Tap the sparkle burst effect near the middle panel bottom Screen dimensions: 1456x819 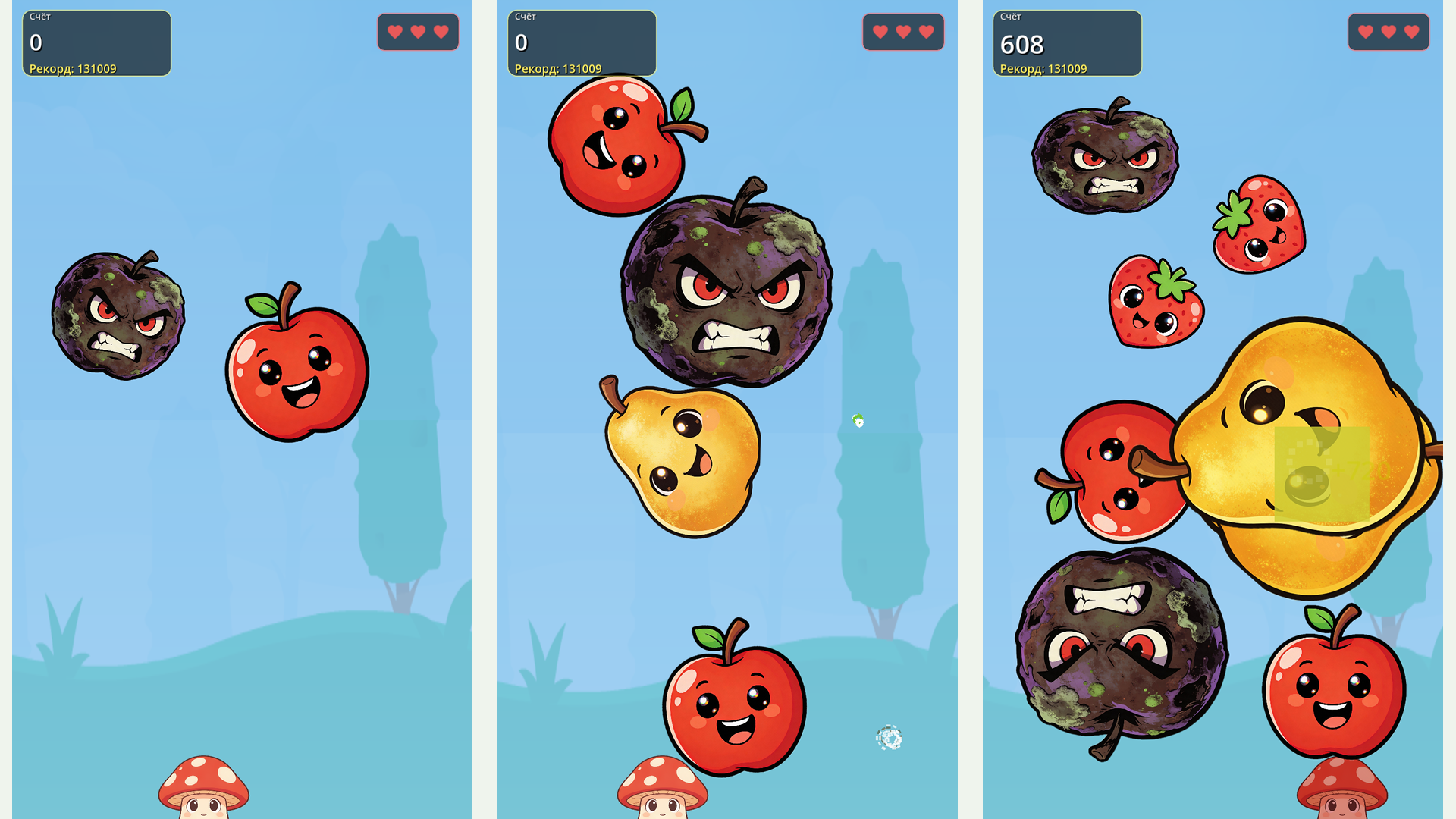pos(889,736)
